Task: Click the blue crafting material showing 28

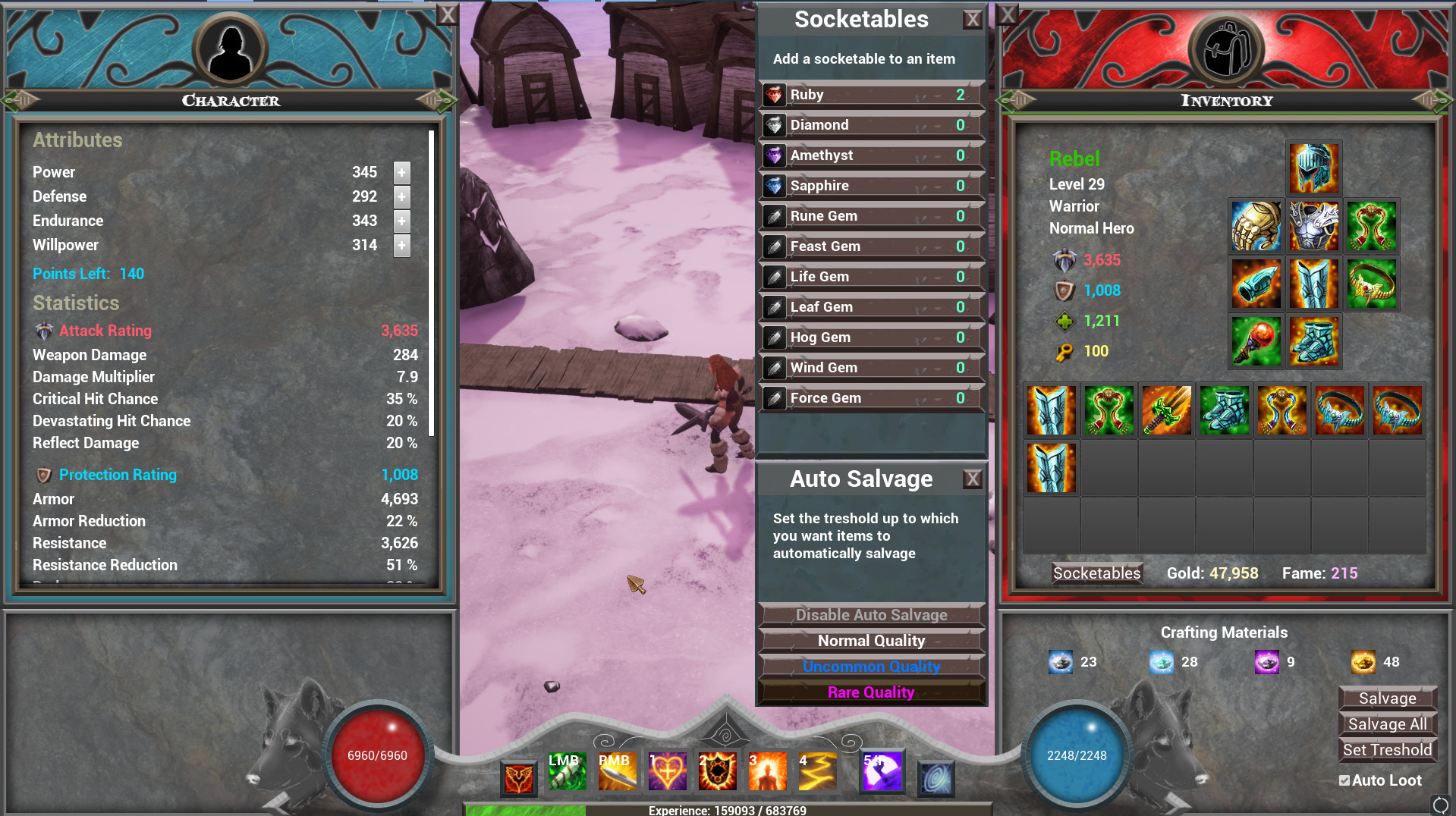Action: click(1163, 661)
